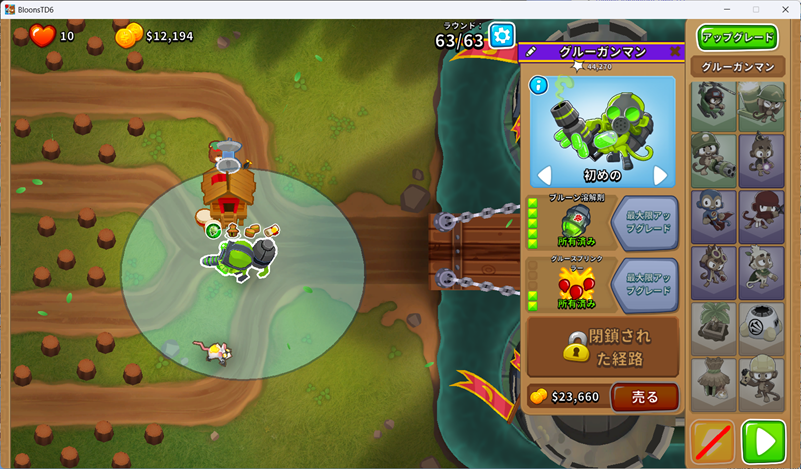Click the green アップグレード button
Image resolution: width=801 pixels, height=469 pixels.
[x=738, y=38]
